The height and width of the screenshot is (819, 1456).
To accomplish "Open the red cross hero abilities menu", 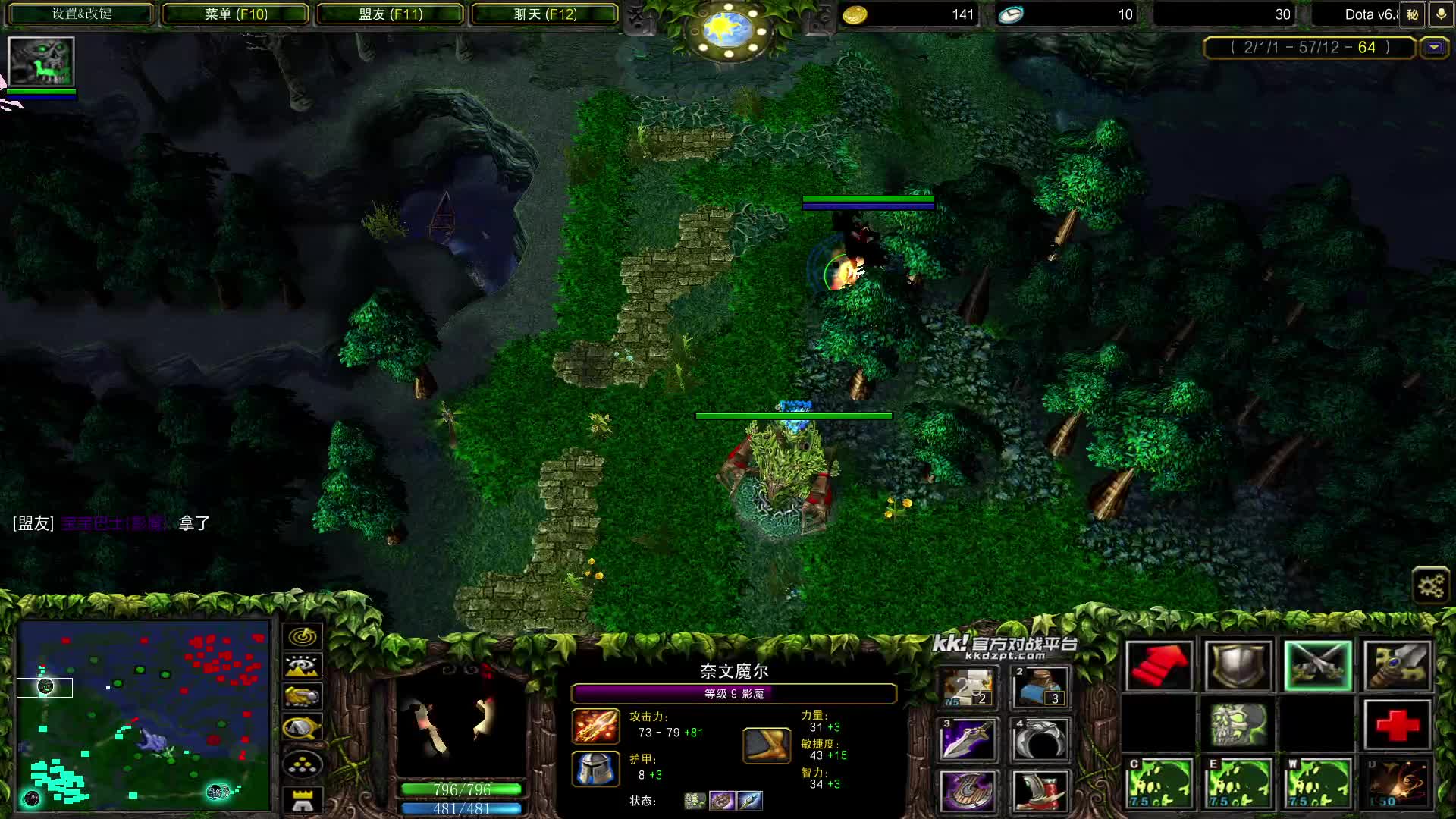I will point(1397,725).
